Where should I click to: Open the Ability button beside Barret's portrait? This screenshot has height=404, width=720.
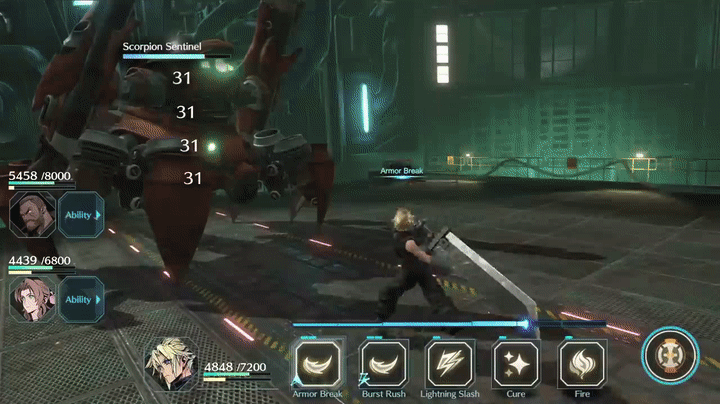tap(81, 214)
